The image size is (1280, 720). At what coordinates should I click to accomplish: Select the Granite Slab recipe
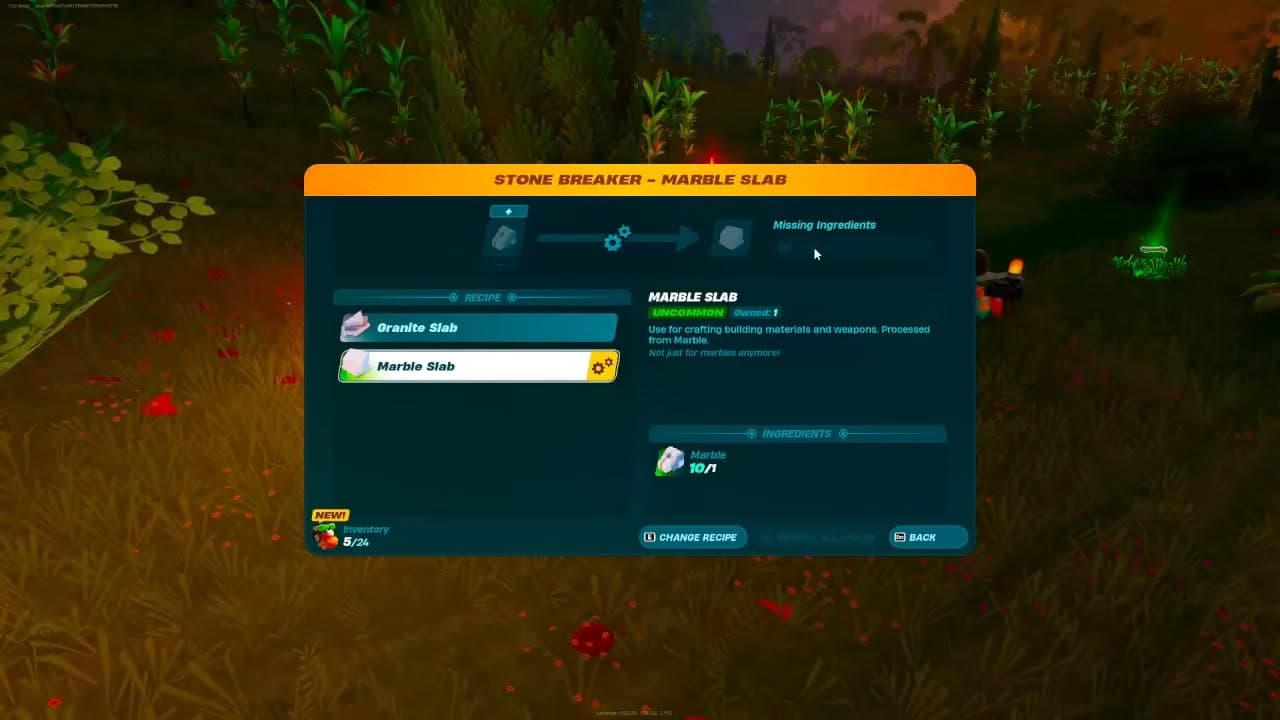point(478,328)
